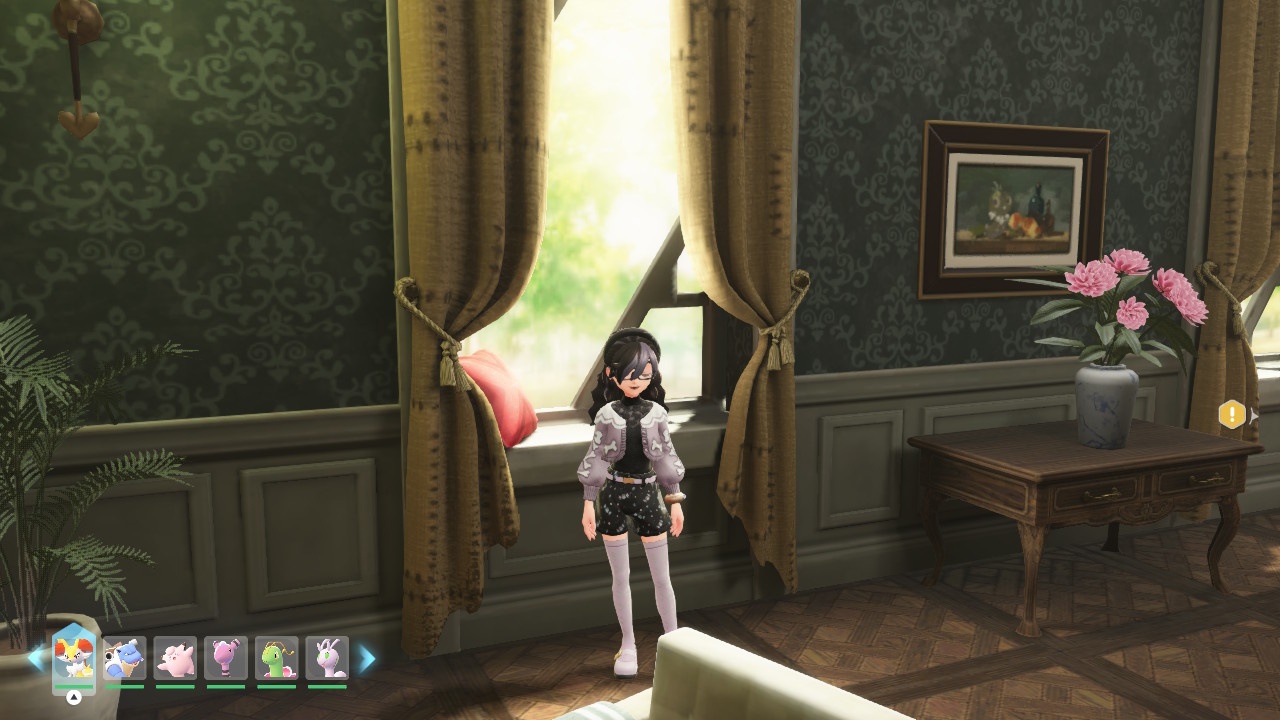Pick Clefairy from the party lineup
1280x720 pixels.
pyautogui.click(x=175, y=659)
